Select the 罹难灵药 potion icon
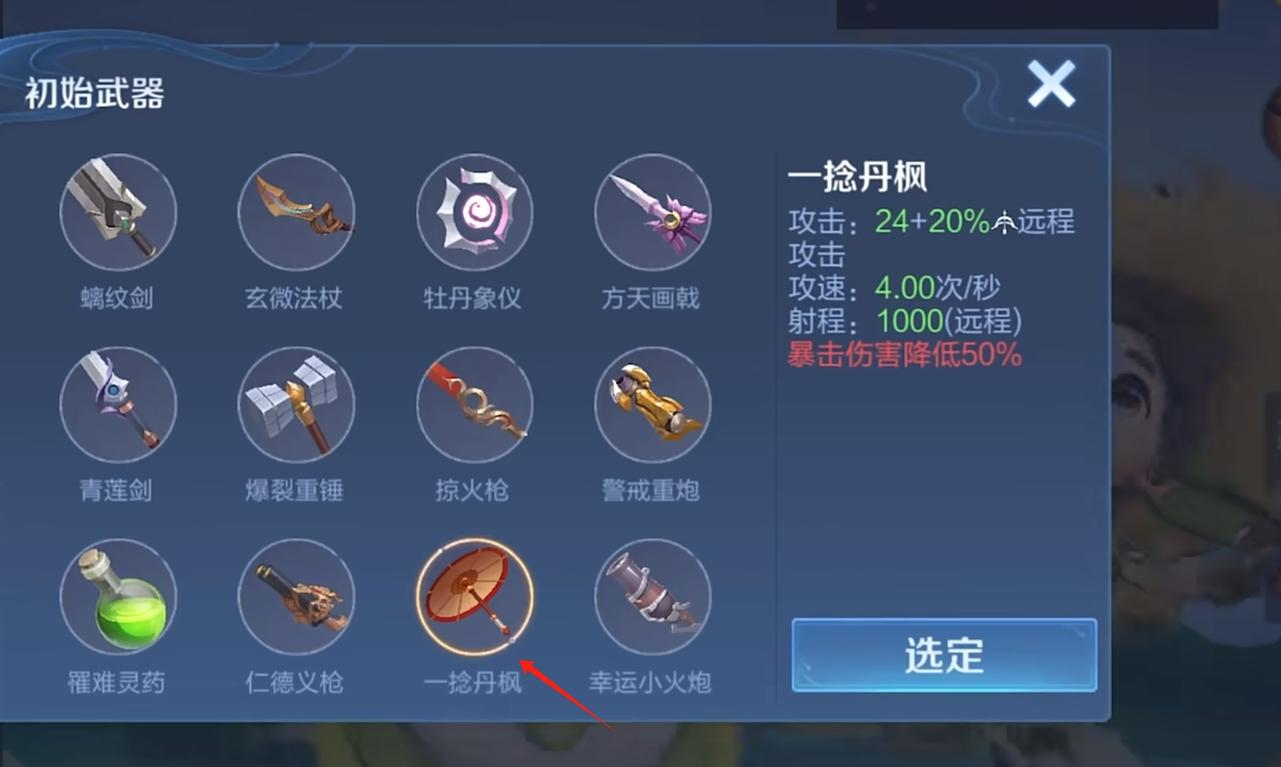The image size is (1281, 767). click(x=118, y=596)
